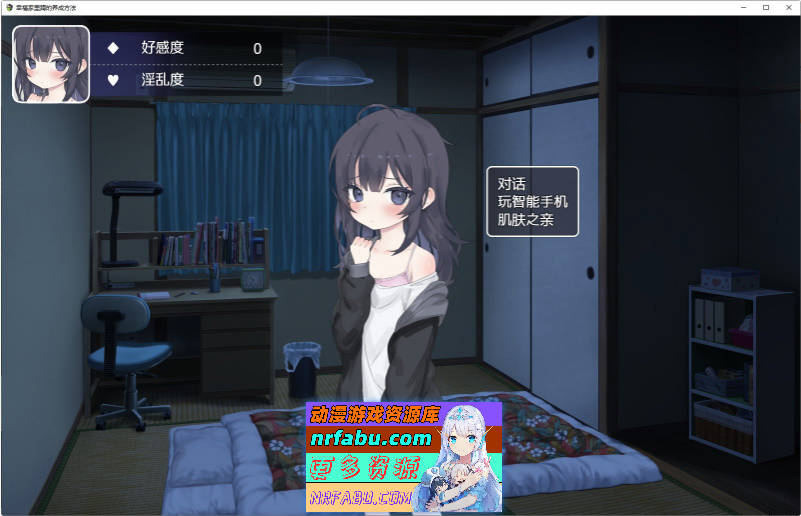The image size is (801, 516).
Task: Minimize the game window
Action: pos(745,7)
